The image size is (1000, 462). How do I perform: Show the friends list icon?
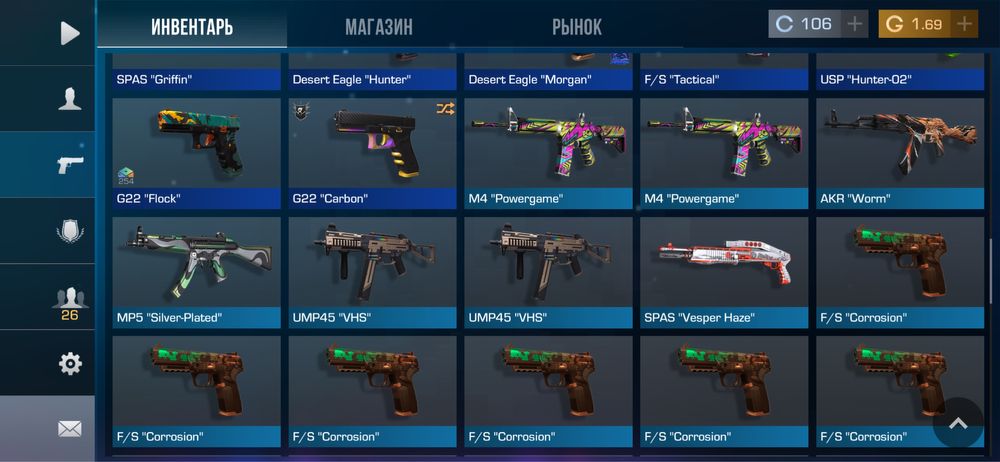(69, 299)
